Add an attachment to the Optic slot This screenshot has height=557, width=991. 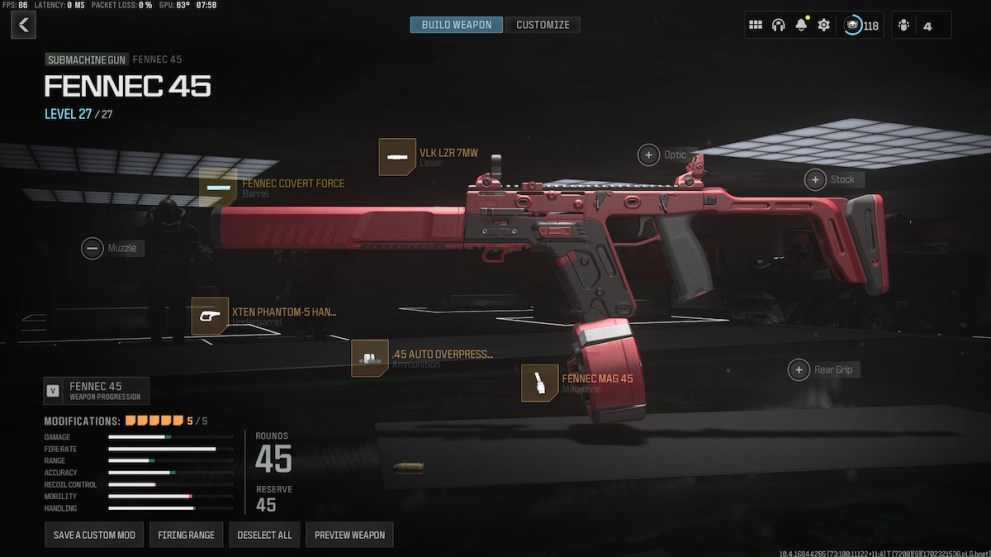tap(648, 155)
